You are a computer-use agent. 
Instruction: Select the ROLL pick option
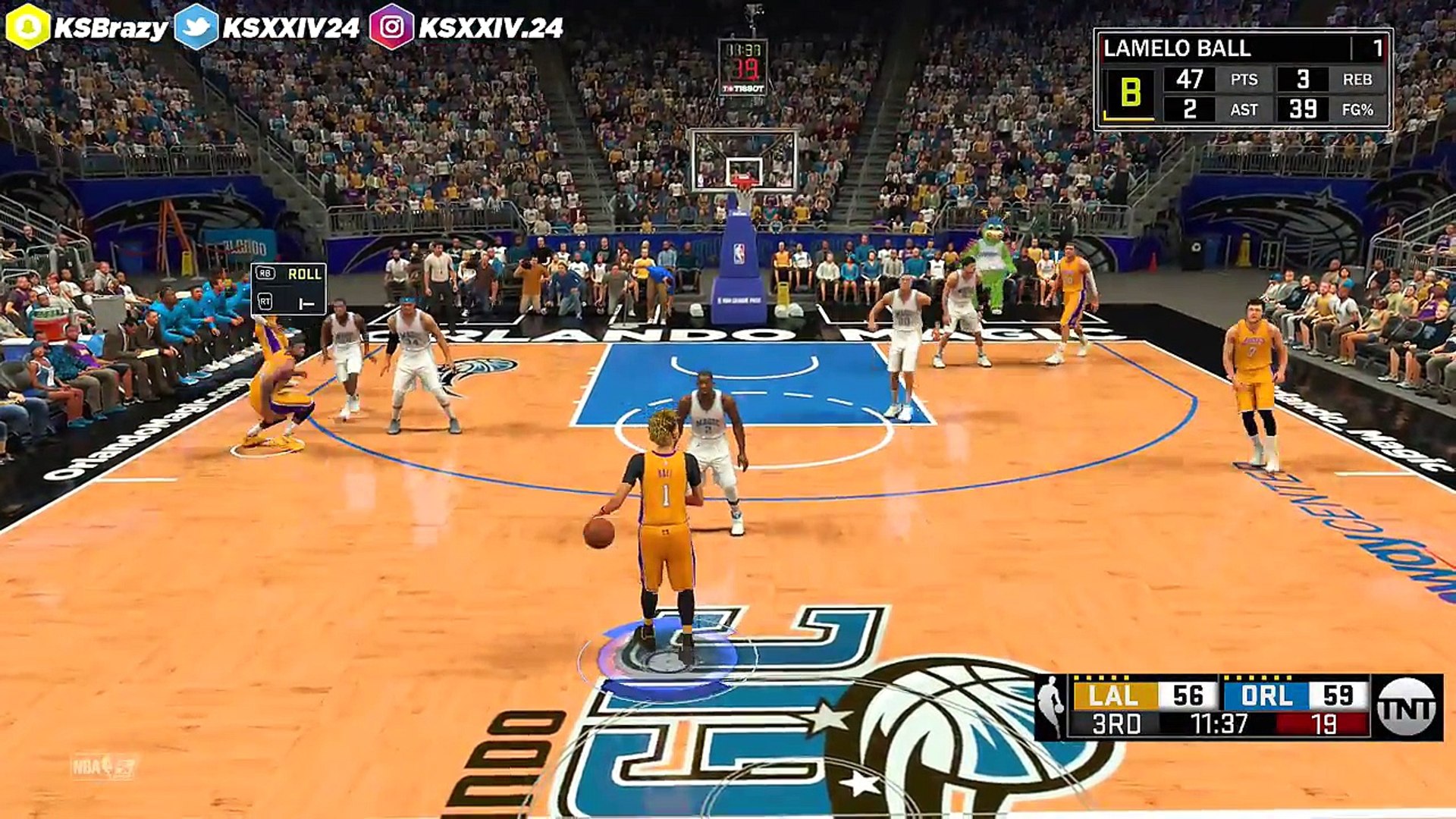tap(303, 274)
